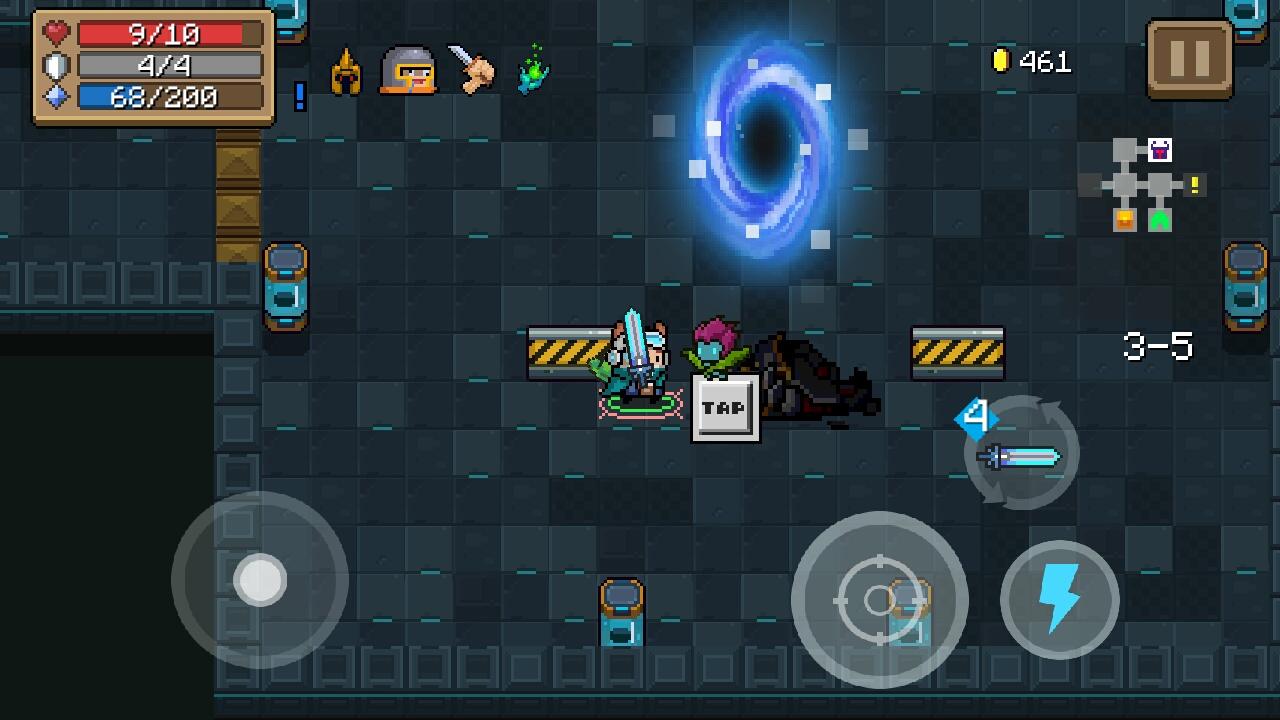1280x720 pixels.
Task: Tap the green exit room on the minimap
Action: 1158,222
